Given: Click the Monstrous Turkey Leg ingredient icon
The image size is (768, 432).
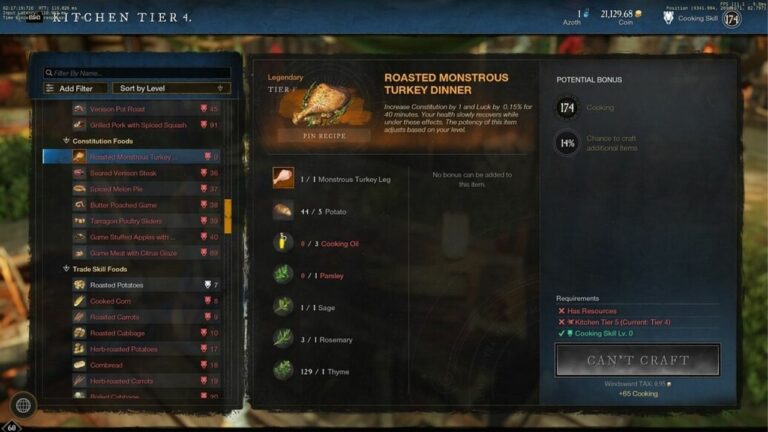Looking at the screenshot, I should 283,178.
